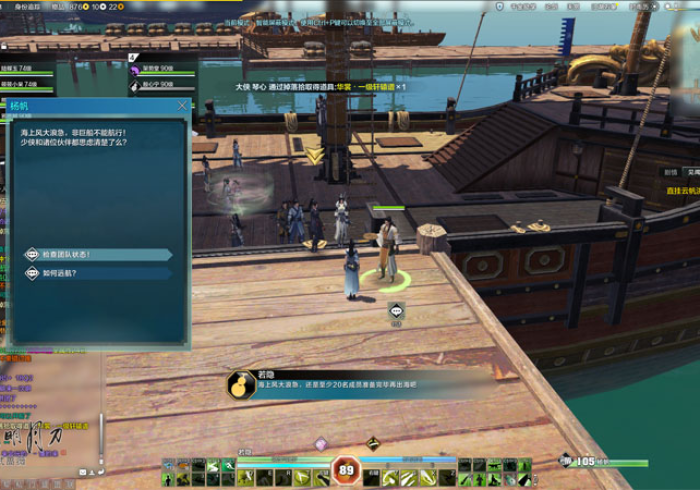
Task: Switch to the 剧情 tracker tab
Action: coord(671,172)
